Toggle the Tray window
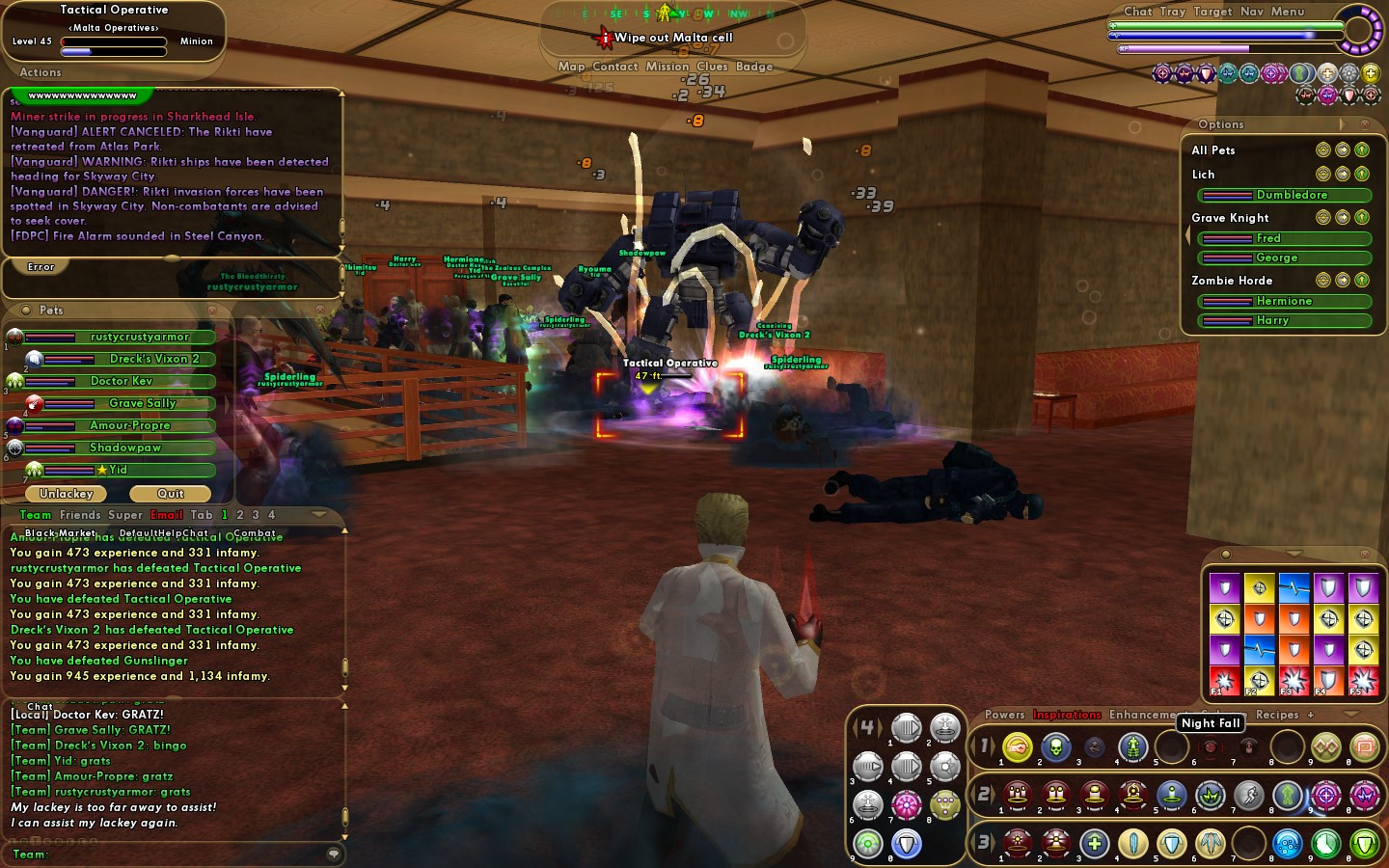This screenshot has width=1389, height=868. tap(1173, 12)
